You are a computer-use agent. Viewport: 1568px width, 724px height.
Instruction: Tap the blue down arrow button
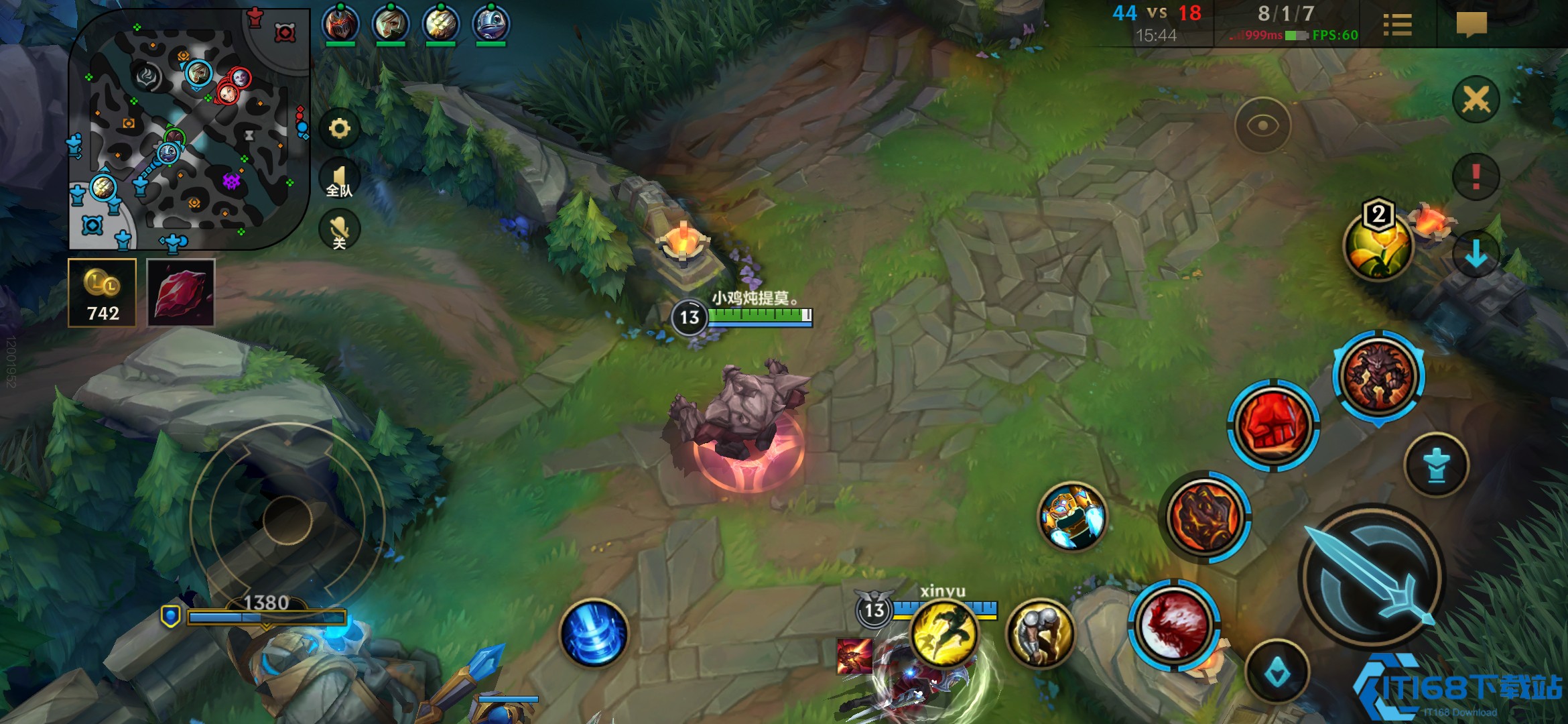[1476, 255]
